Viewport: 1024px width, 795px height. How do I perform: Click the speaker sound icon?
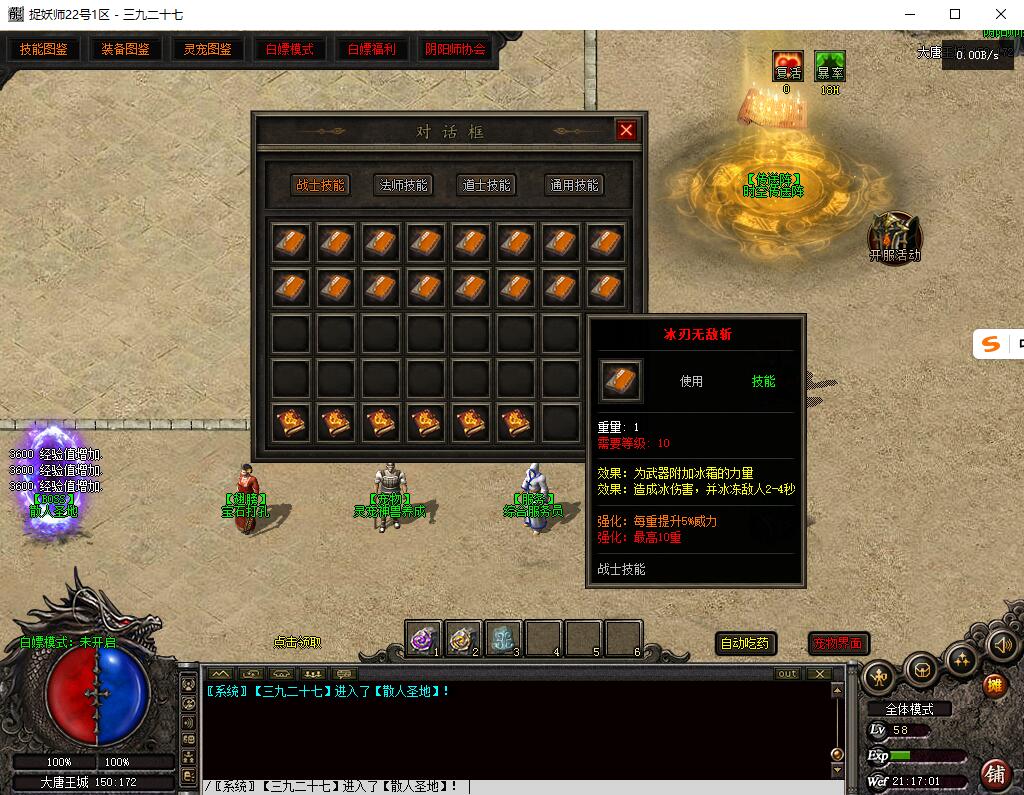coord(1001,644)
